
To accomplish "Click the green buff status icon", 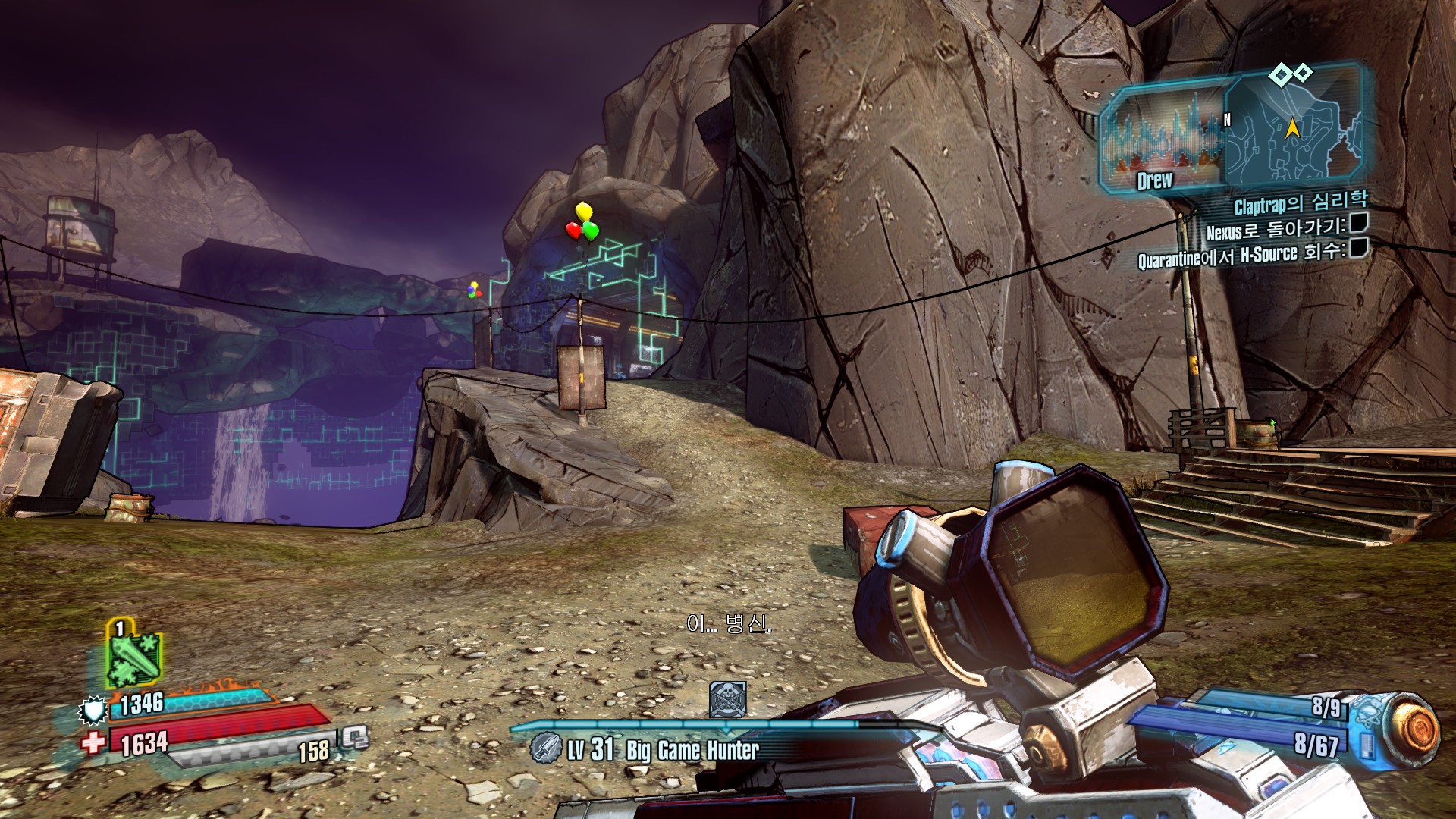I will pos(133,657).
